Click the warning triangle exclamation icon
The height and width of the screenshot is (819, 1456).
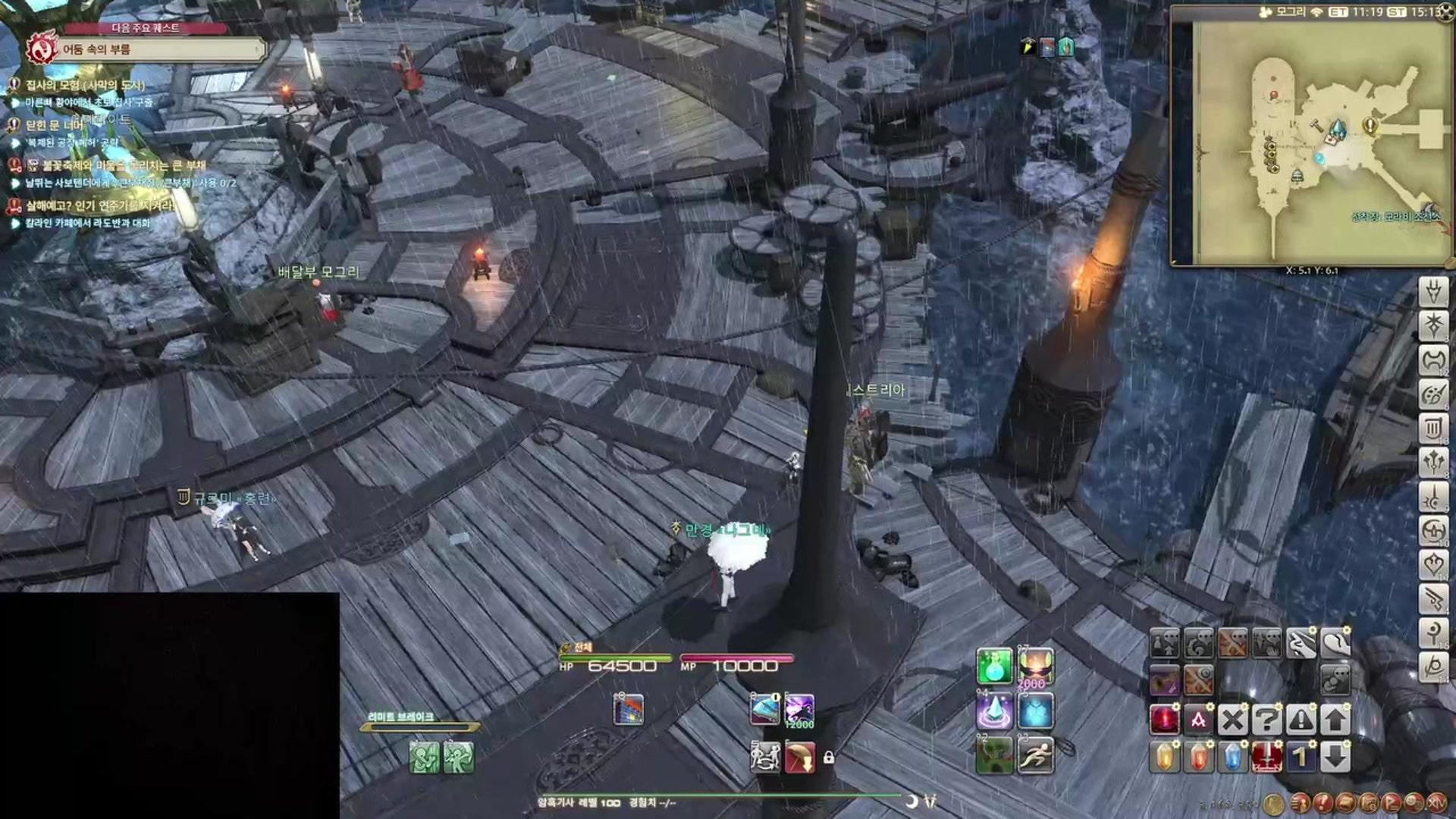pos(1301,719)
